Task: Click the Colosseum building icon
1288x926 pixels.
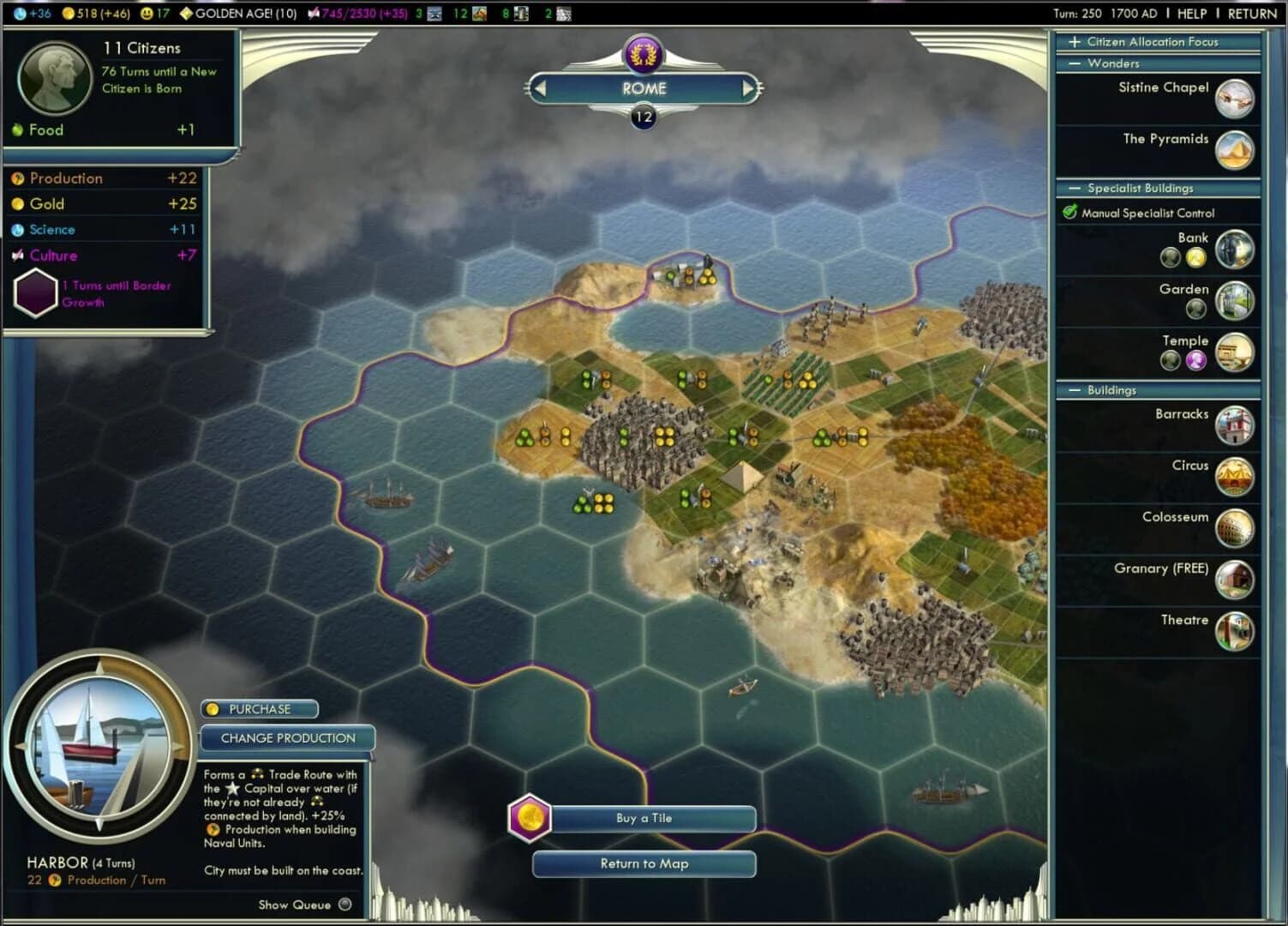Action: [1235, 526]
